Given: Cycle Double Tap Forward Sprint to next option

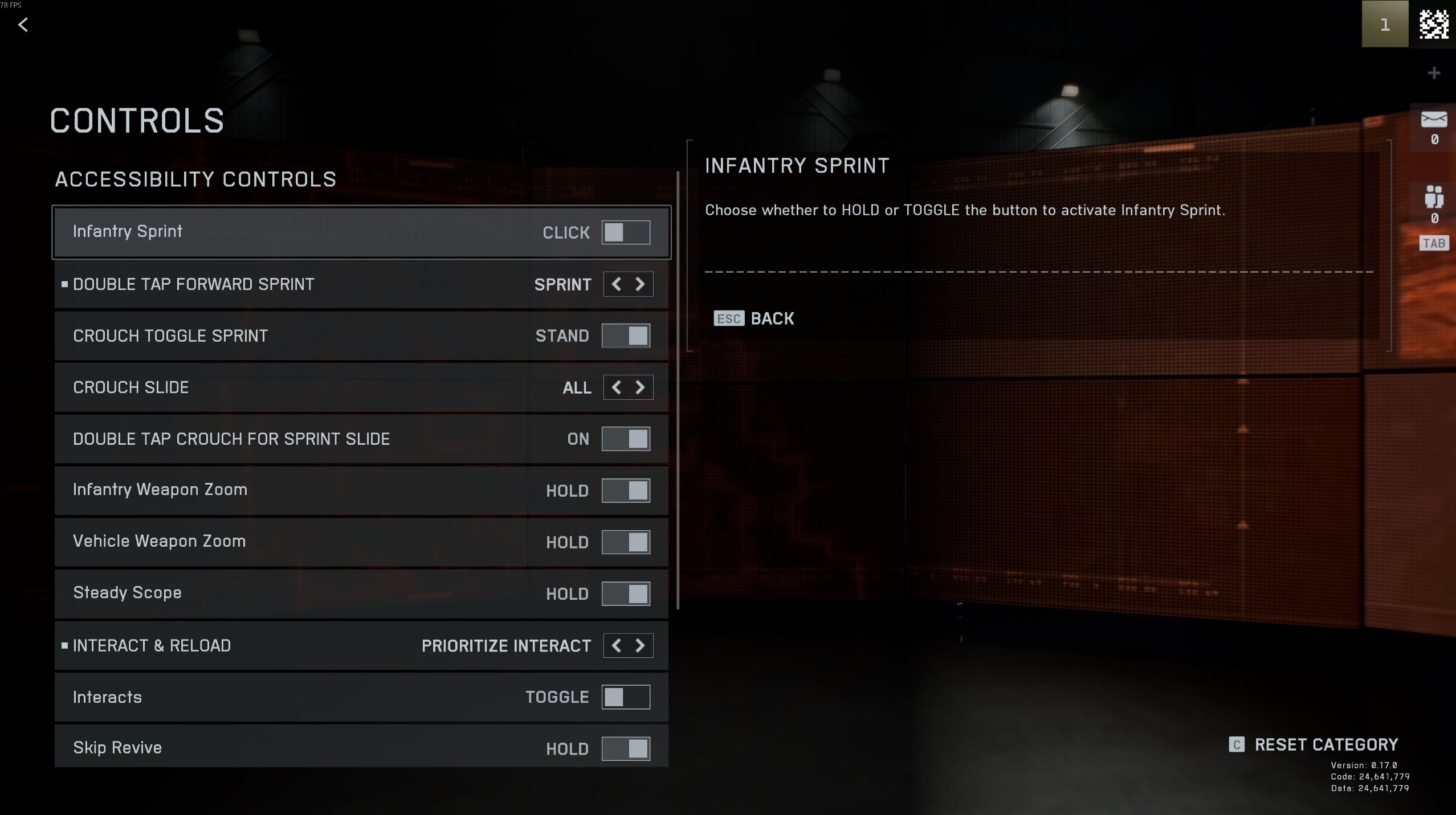Looking at the screenshot, I should 640,284.
